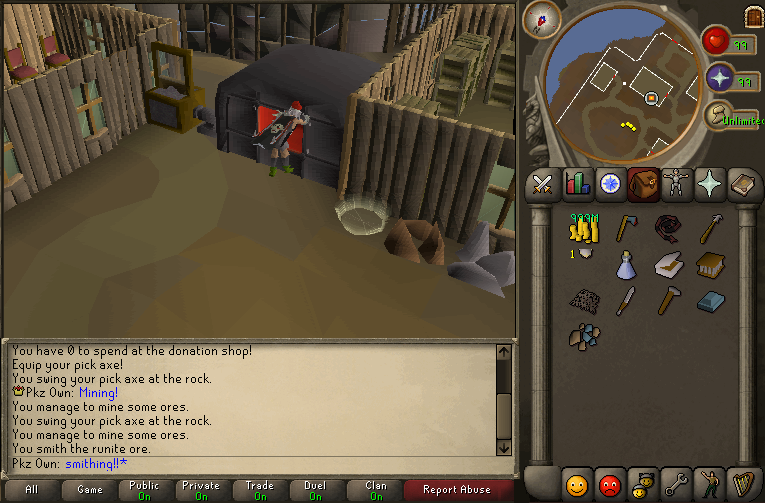Switch chat filter to Game
765x503 pixels.
pos(90,490)
